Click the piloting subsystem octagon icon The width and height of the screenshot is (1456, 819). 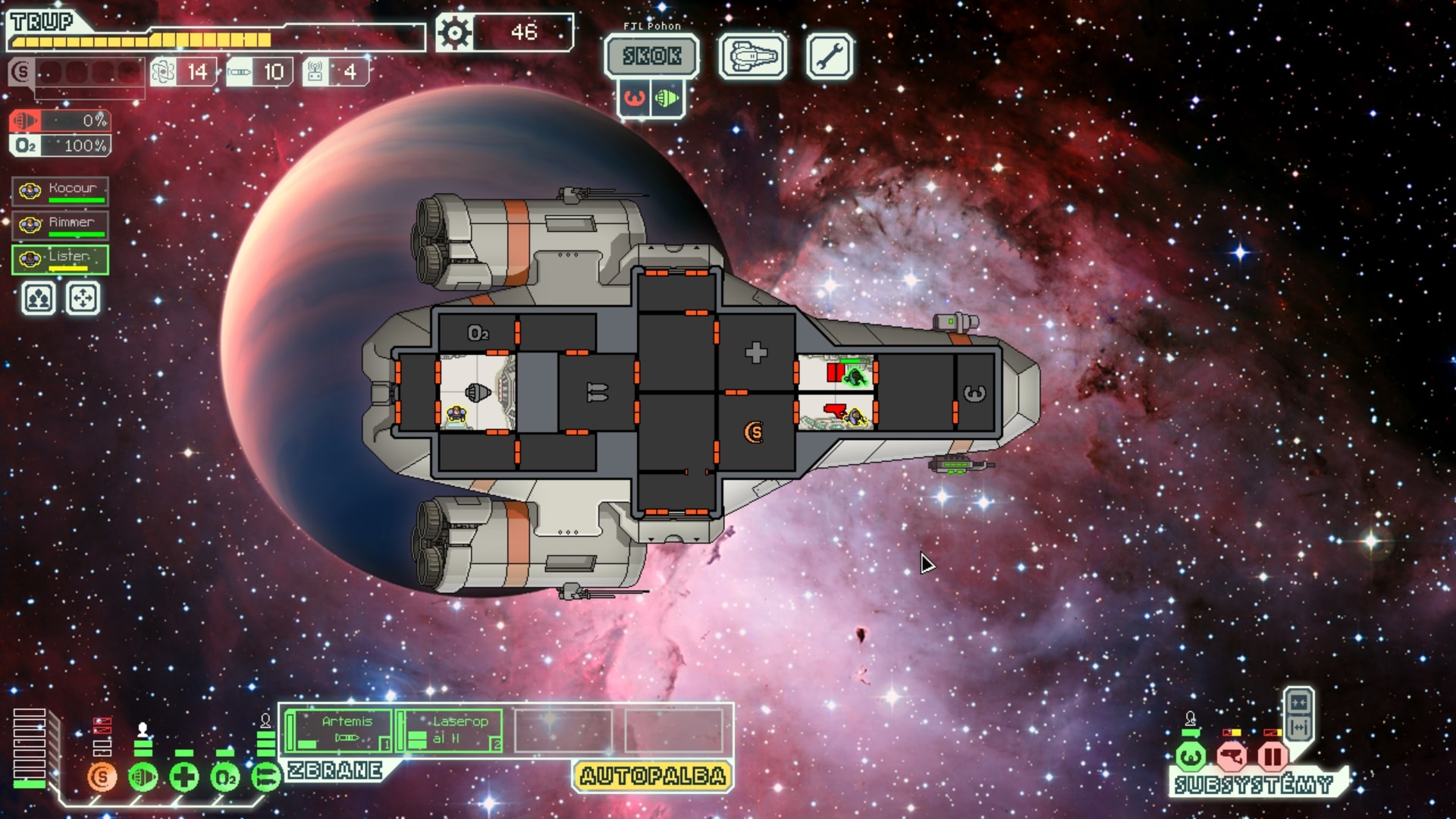click(x=1191, y=756)
